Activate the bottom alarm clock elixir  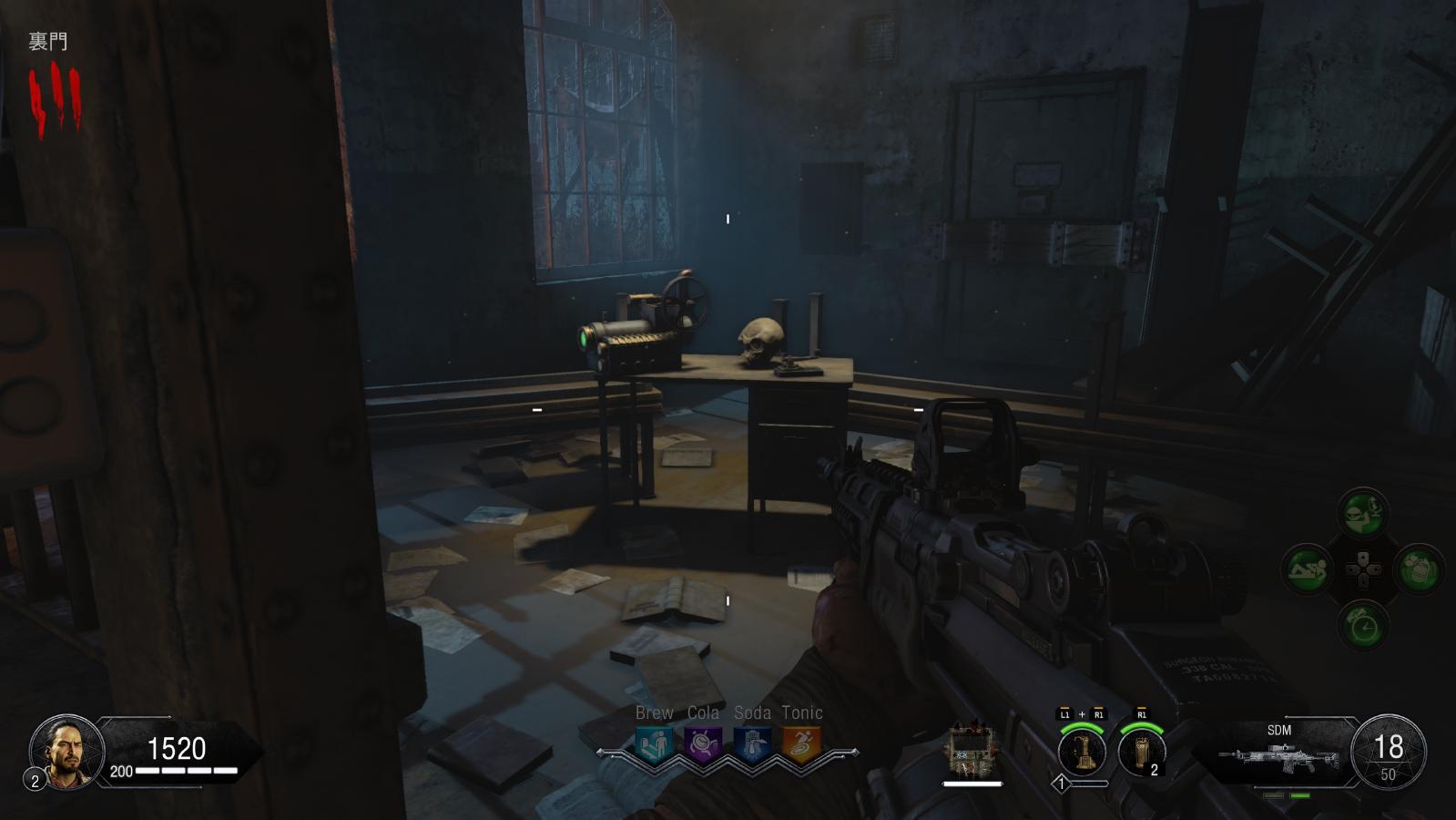[1362, 627]
